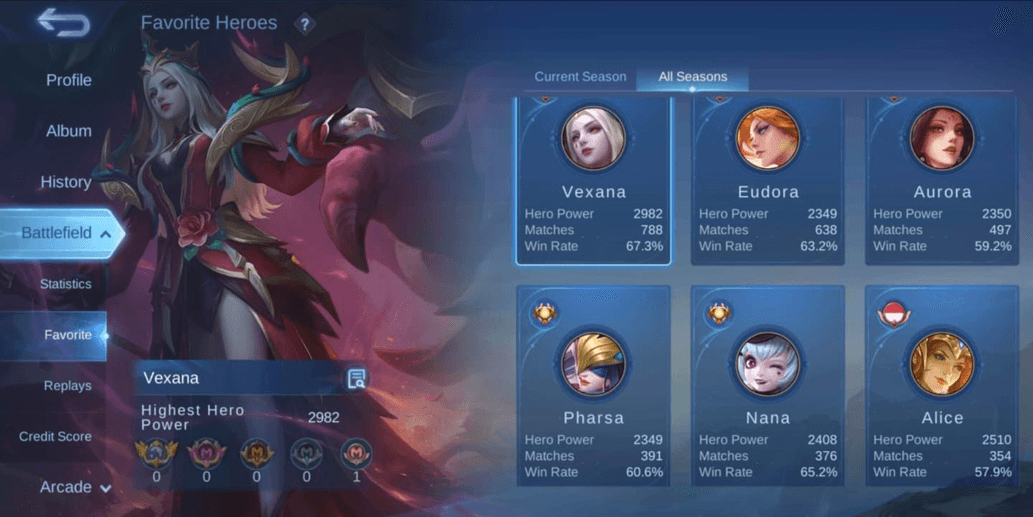View the Credit Score page
1033x517 pixels.
pos(55,437)
